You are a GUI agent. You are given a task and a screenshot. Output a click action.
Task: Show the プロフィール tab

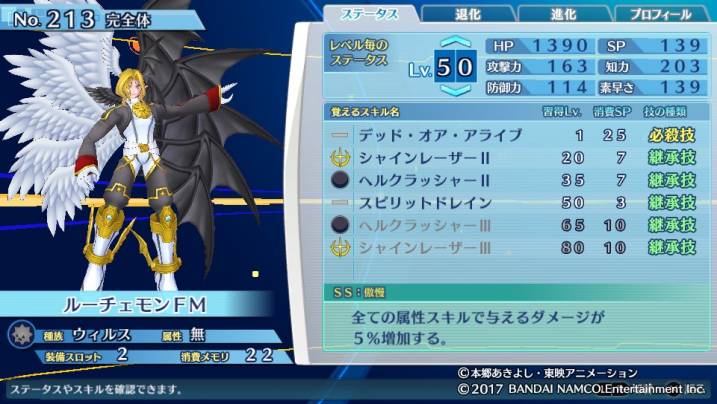tap(660, 14)
